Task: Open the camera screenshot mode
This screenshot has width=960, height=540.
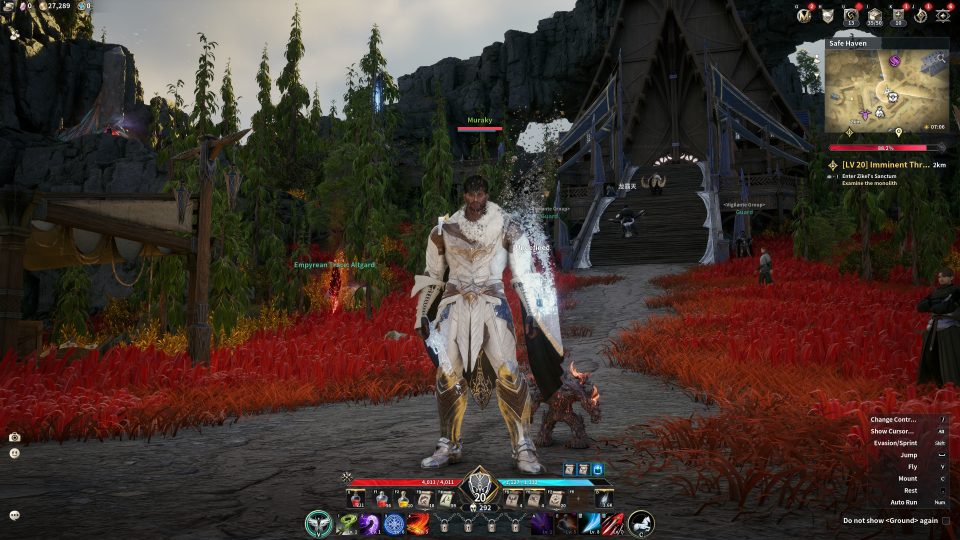Action: pyautogui.click(x=15, y=437)
